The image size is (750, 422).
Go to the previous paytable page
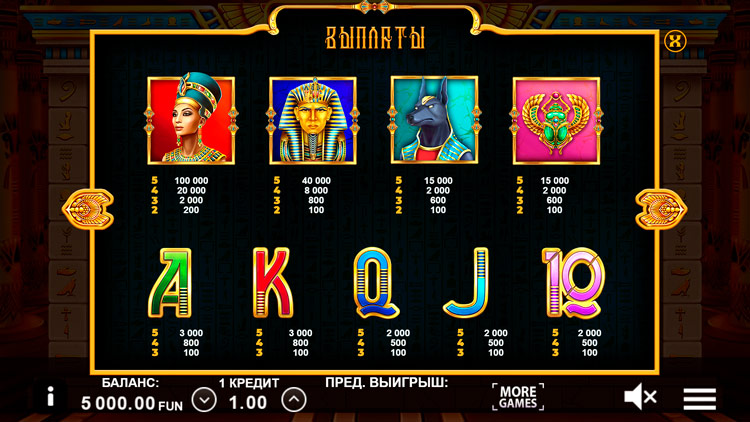(x=82, y=209)
